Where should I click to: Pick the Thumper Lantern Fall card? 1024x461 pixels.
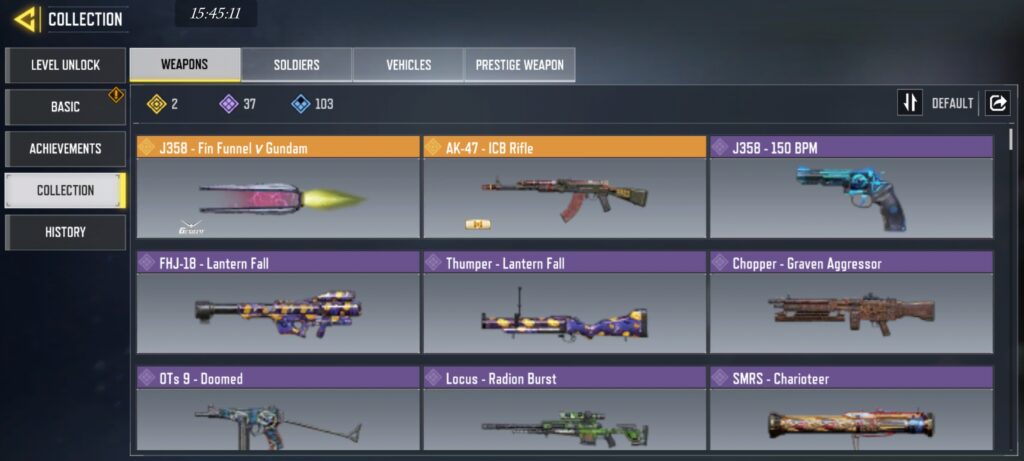coord(564,303)
